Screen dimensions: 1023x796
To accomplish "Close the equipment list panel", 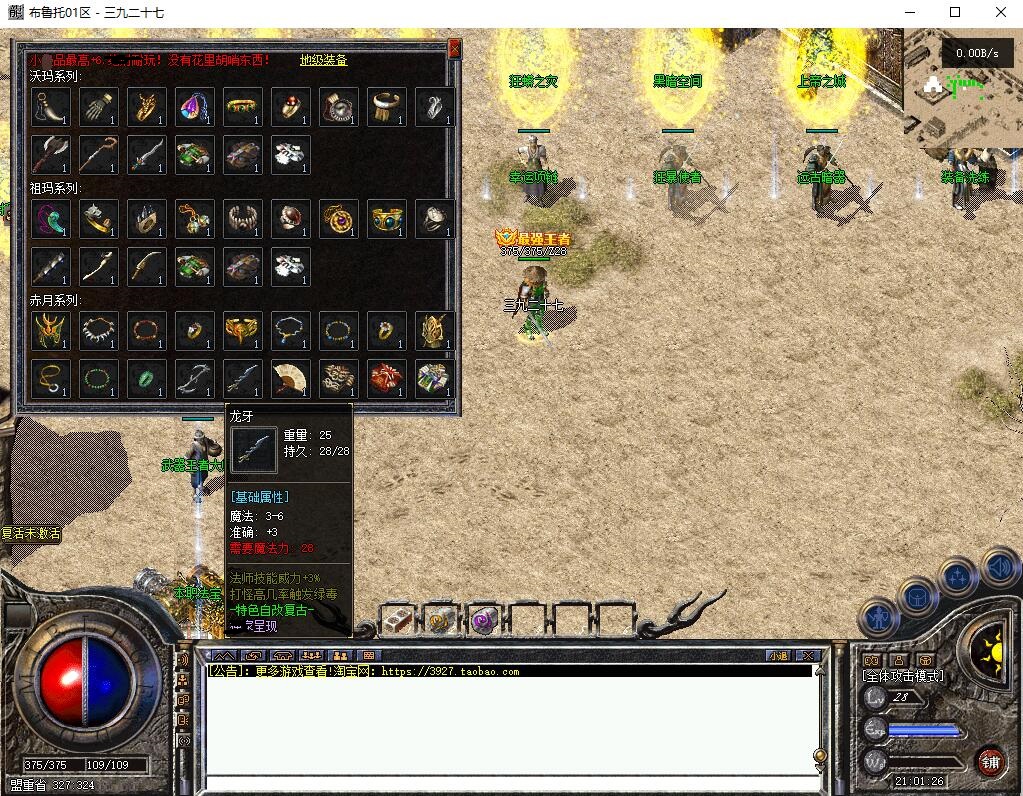I will 454,48.
